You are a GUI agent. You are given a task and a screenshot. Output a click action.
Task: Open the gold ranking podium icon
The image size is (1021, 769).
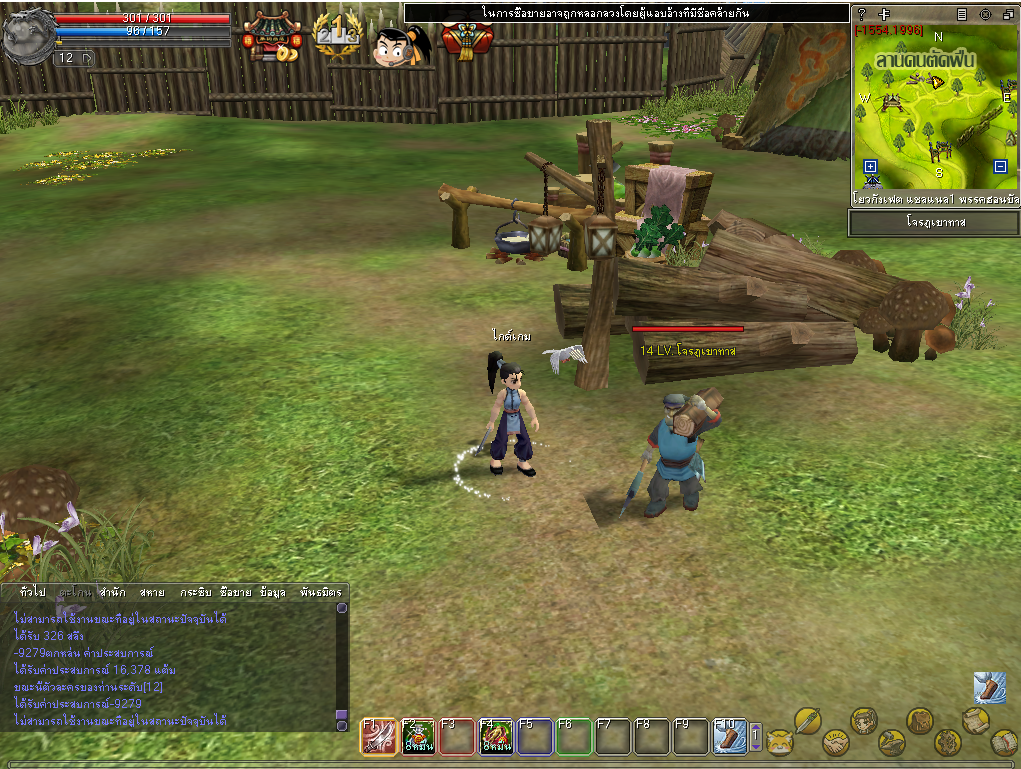pos(336,38)
